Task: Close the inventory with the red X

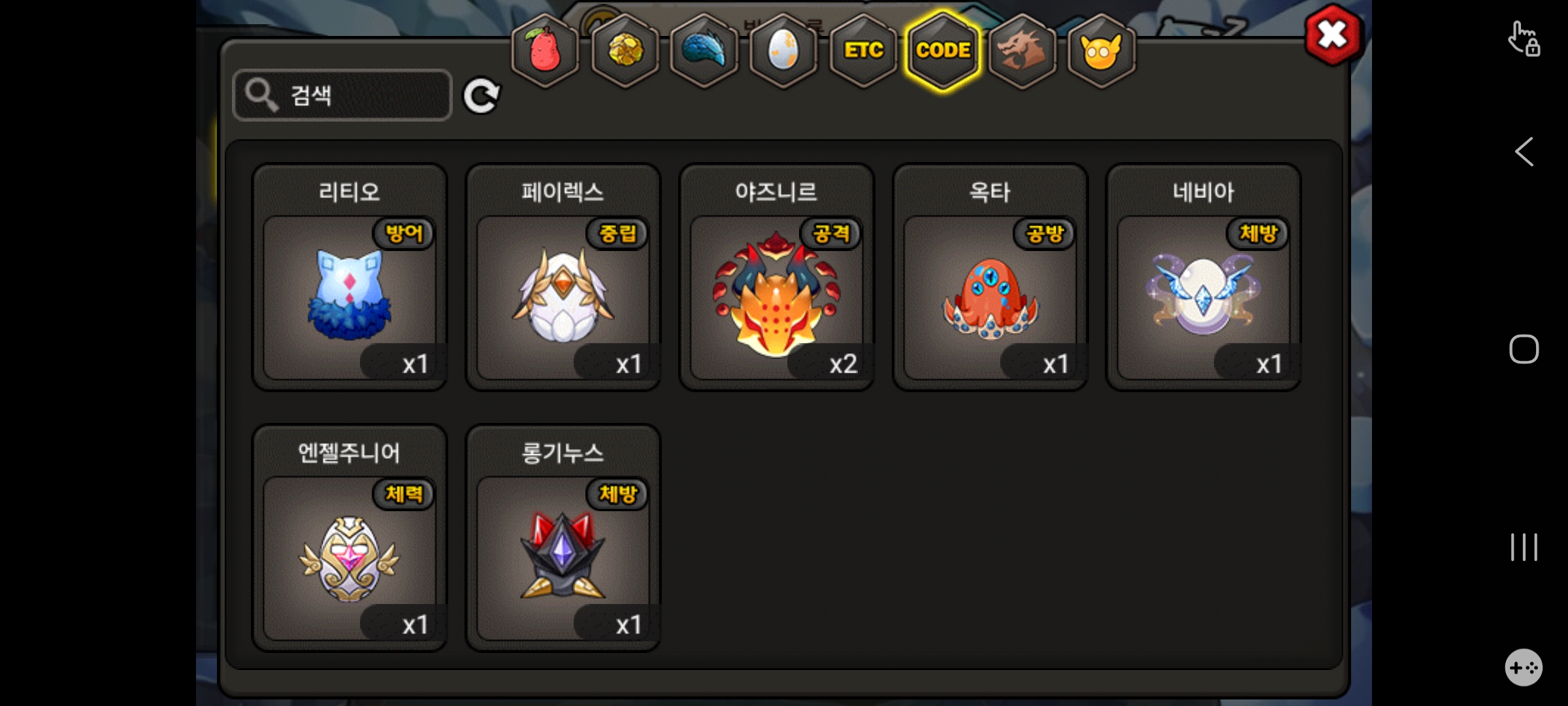Action: 1333,35
